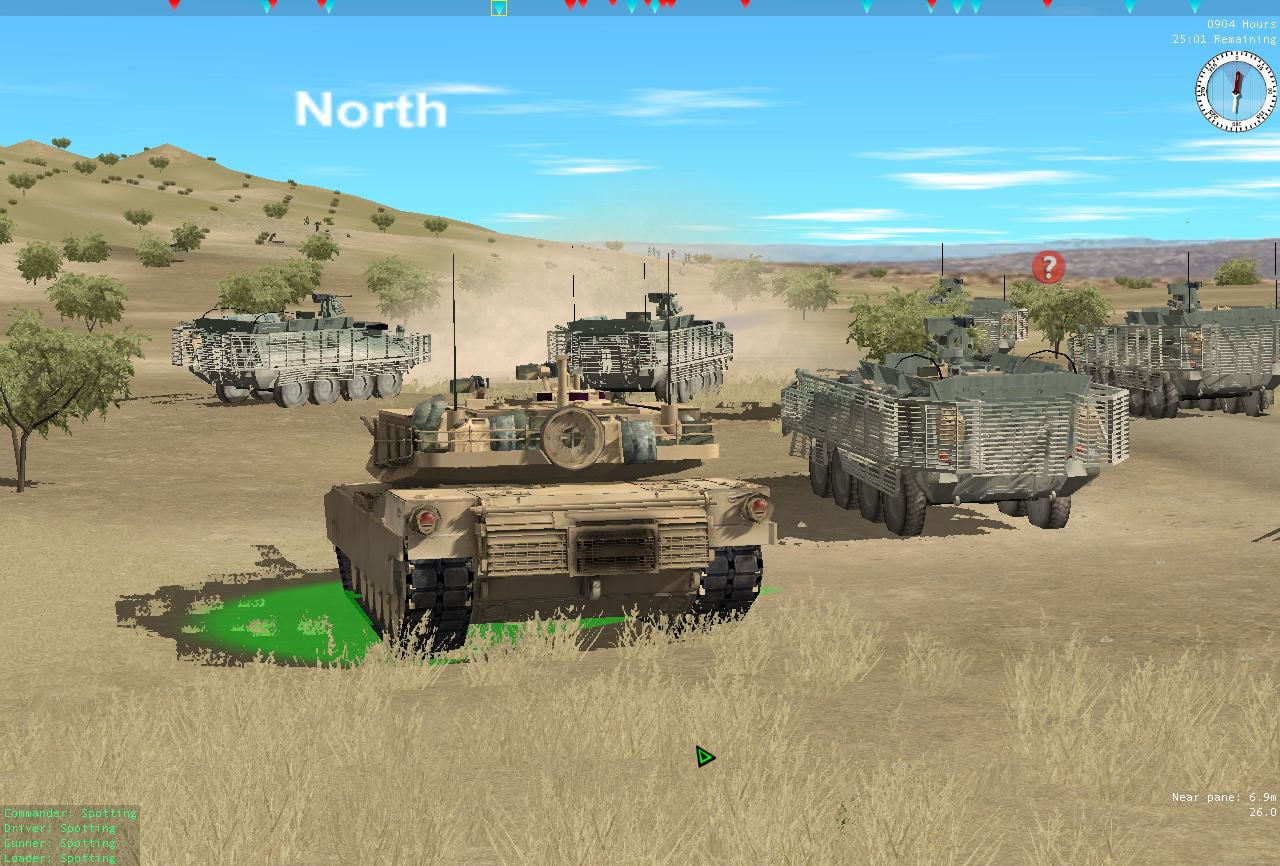Select the yellow-boxed cyan unit marker on top edge
Screen dimensions: 1280x866
(x=497, y=8)
